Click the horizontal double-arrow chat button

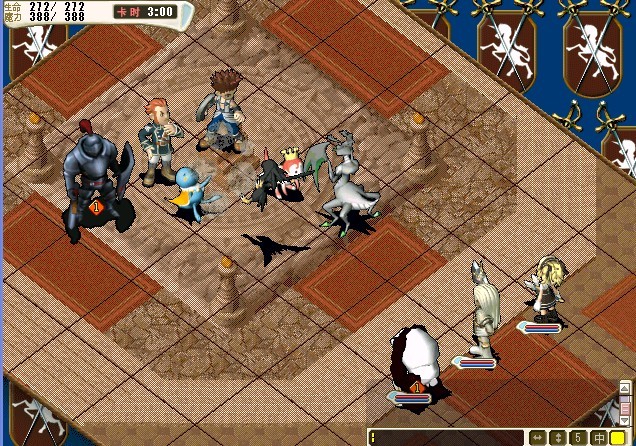tap(537, 438)
